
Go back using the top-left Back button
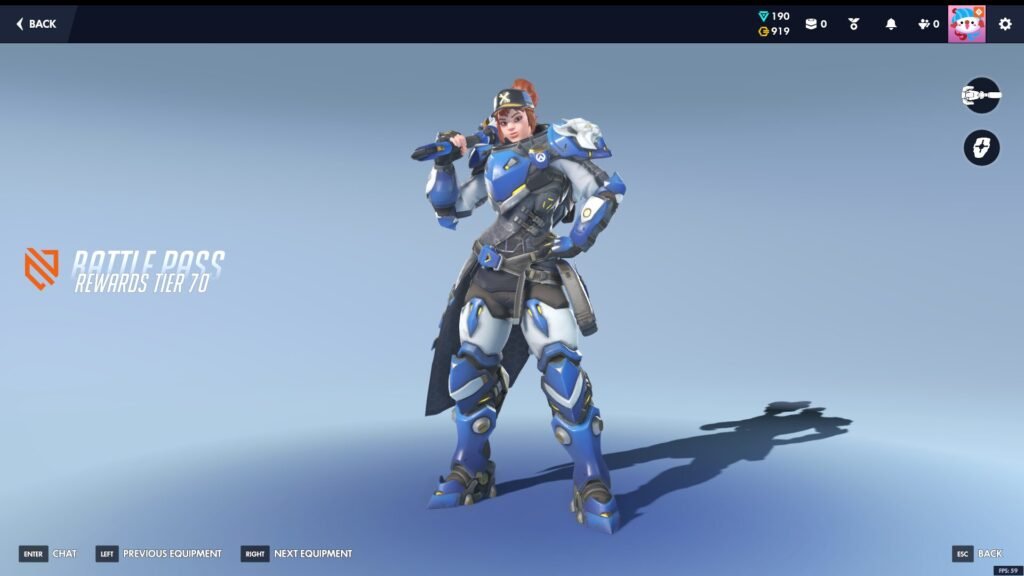click(37, 24)
